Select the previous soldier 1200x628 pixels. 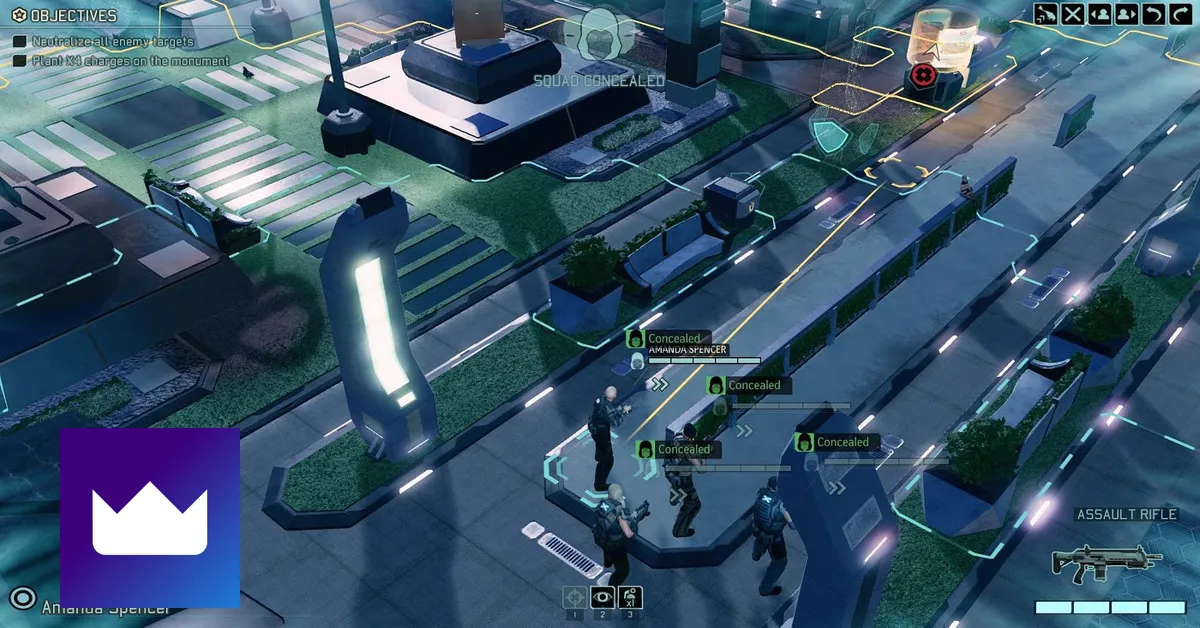(x=1100, y=14)
